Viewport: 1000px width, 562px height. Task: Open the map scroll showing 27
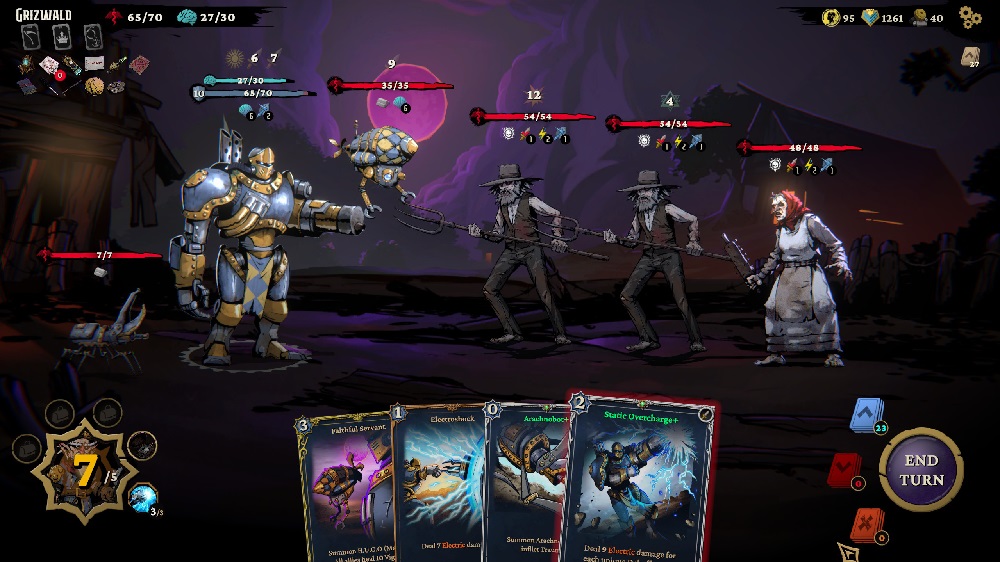969,56
